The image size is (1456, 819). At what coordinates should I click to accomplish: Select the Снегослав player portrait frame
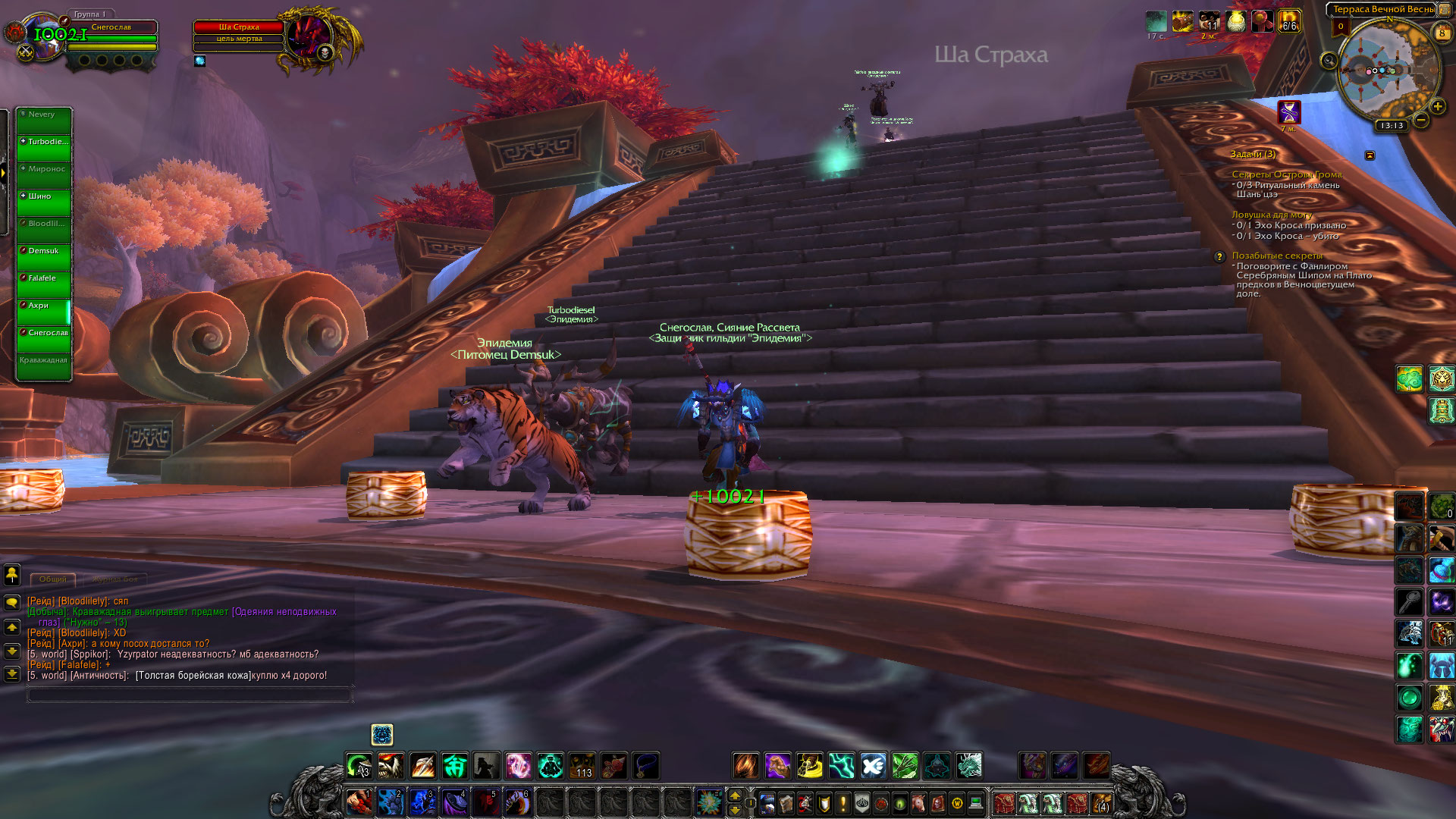(x=45, y=36)
